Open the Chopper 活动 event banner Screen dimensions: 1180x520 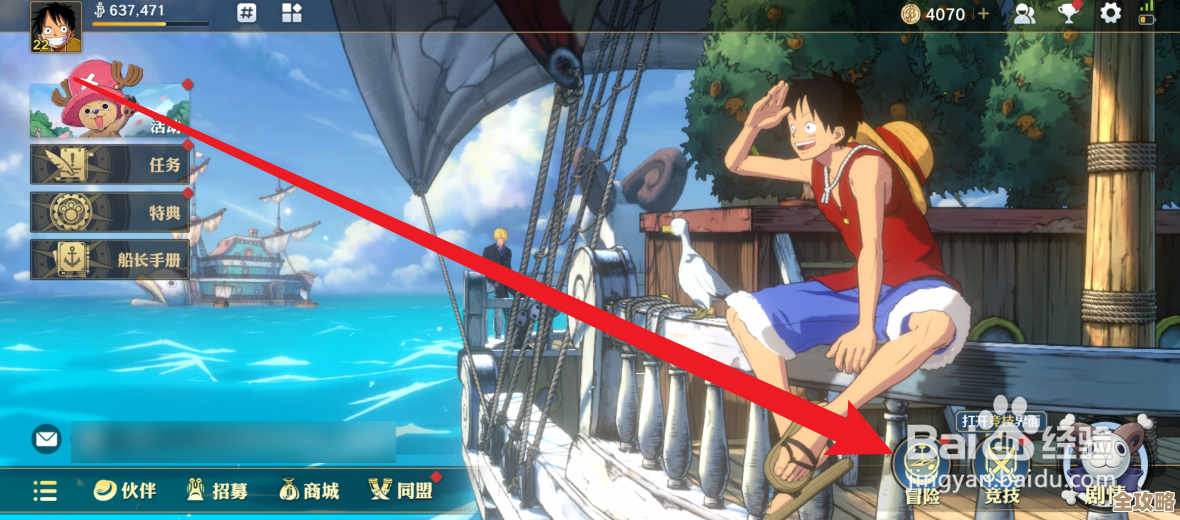[110, 110]
